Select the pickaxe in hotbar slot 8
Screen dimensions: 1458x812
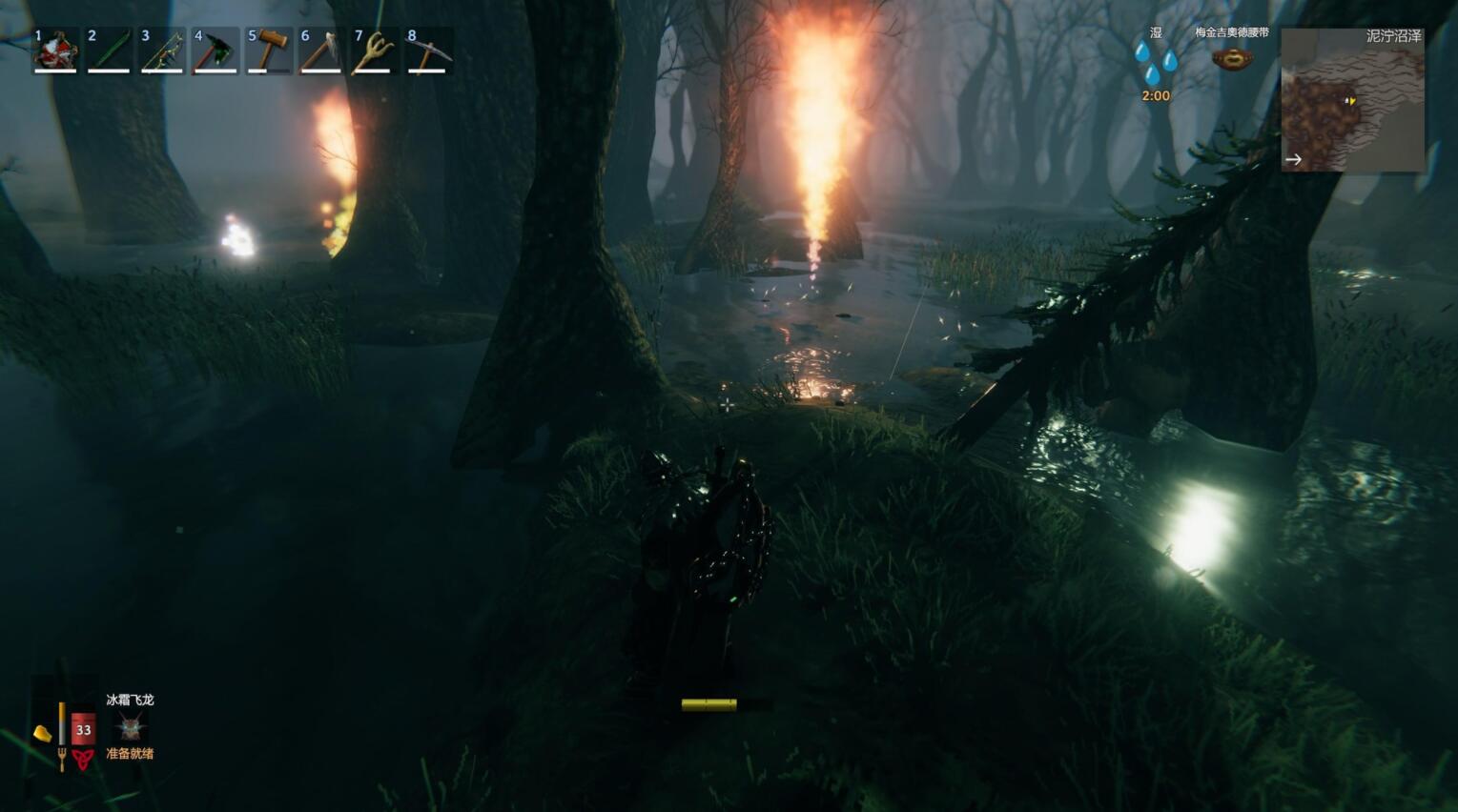point(427,51)
